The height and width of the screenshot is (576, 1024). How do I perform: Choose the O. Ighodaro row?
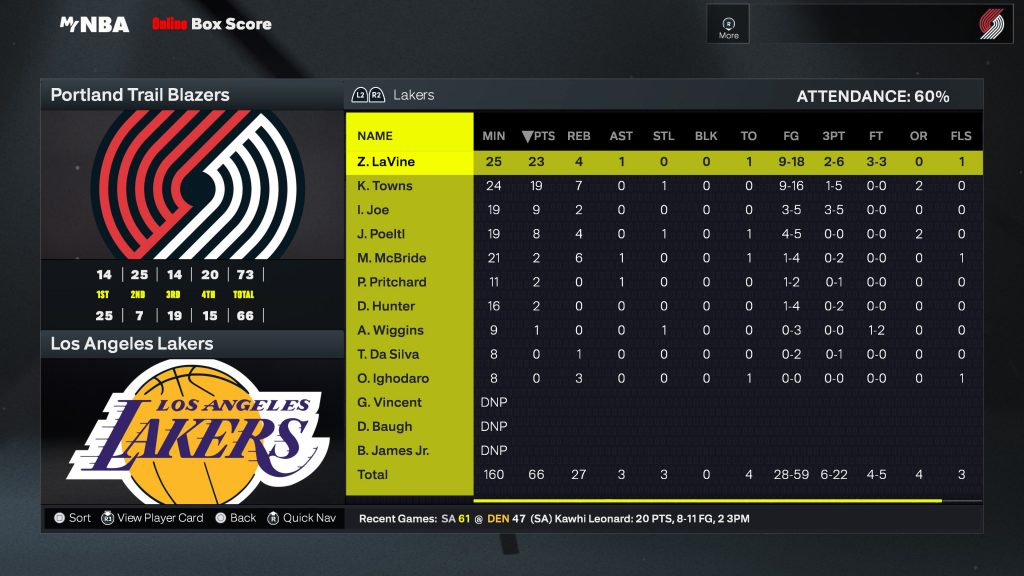tap(391, 378)
